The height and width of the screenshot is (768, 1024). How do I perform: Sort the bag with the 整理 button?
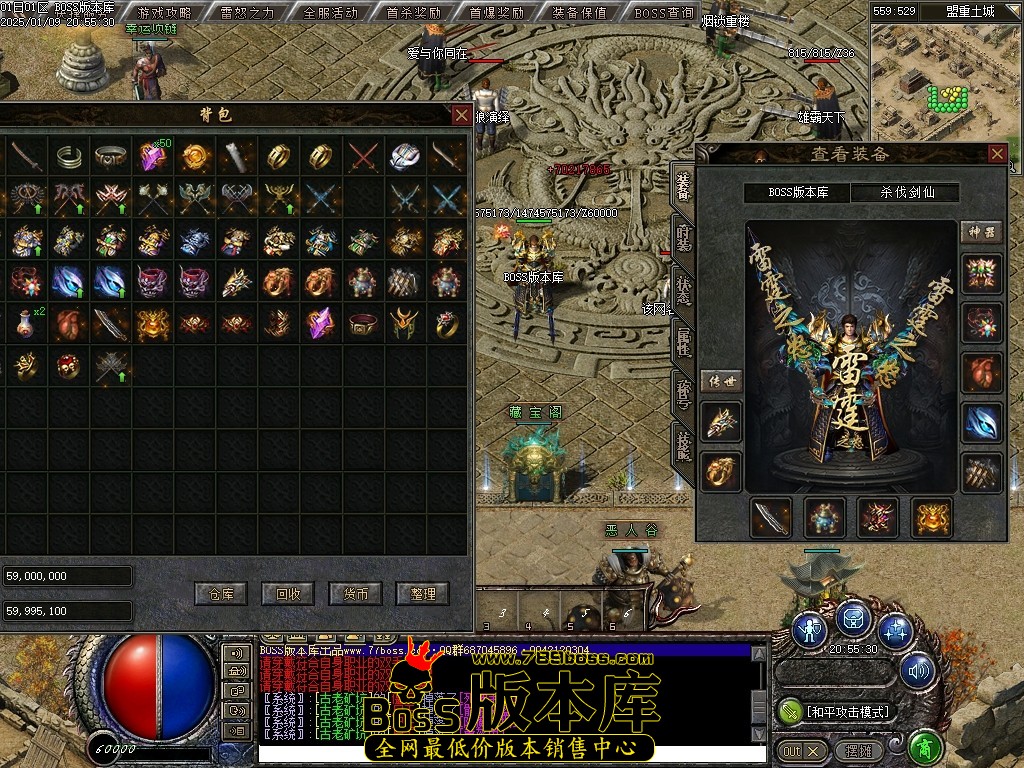pos(422,594)
